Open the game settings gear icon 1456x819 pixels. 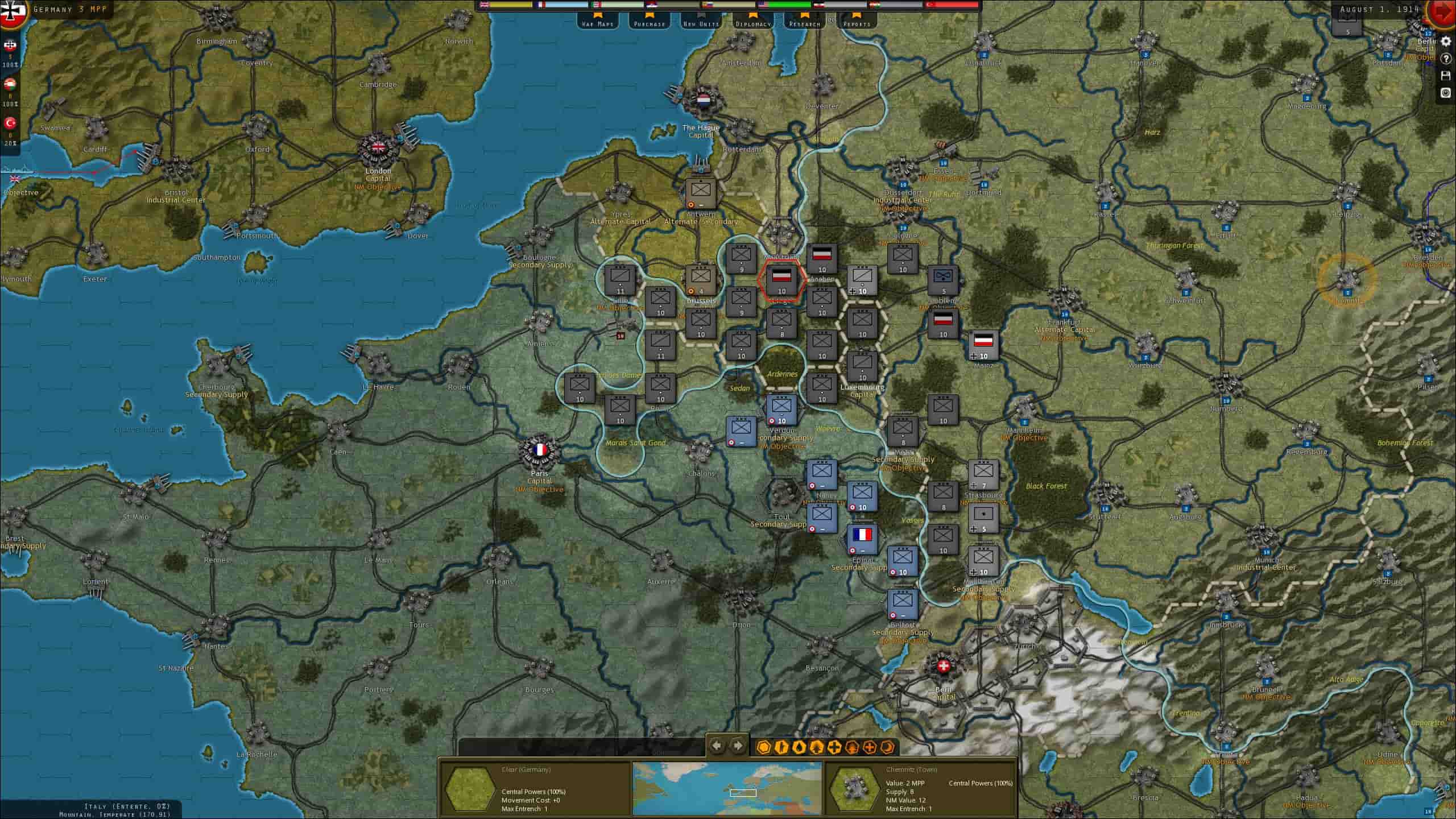pyautogui.click(x=1446, y=42)
